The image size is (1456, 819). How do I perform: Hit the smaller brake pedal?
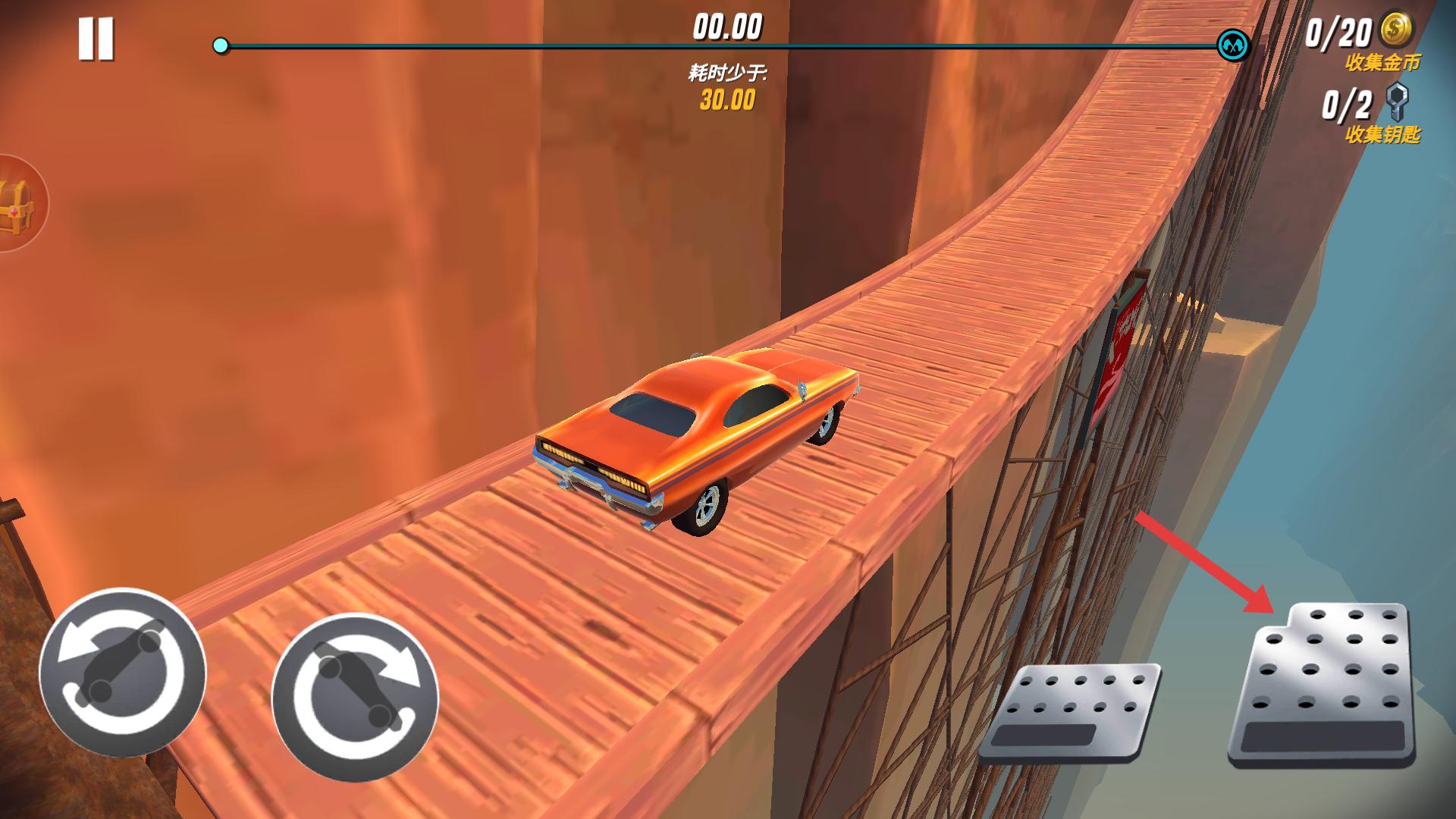point(1072,711)
